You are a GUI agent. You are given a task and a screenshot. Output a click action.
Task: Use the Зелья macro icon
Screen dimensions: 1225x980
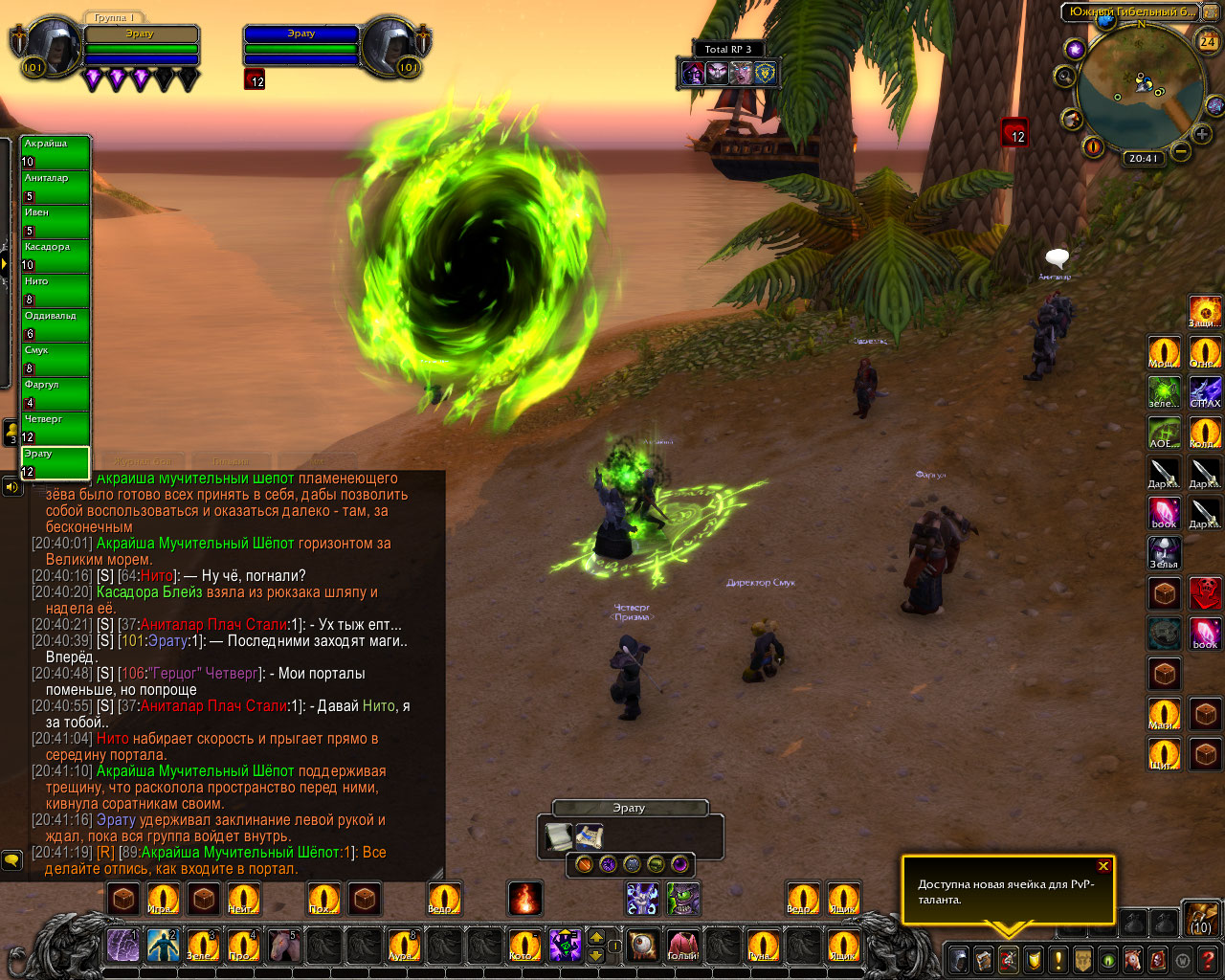[1164, 552]
